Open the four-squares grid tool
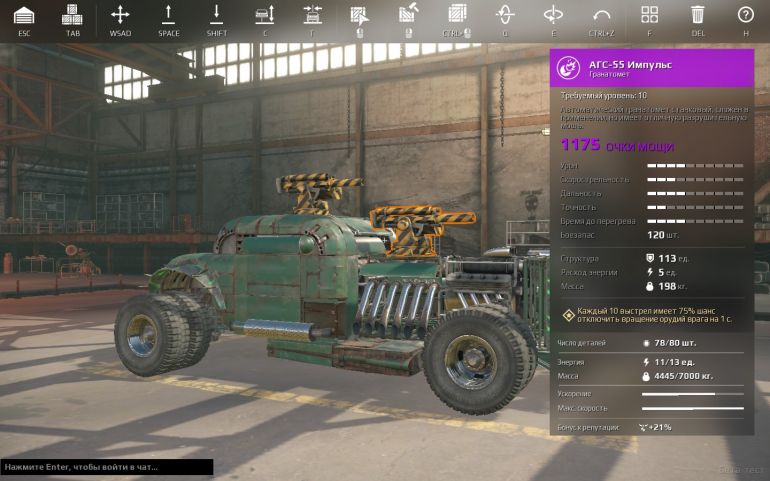 (x=650, y=15)
